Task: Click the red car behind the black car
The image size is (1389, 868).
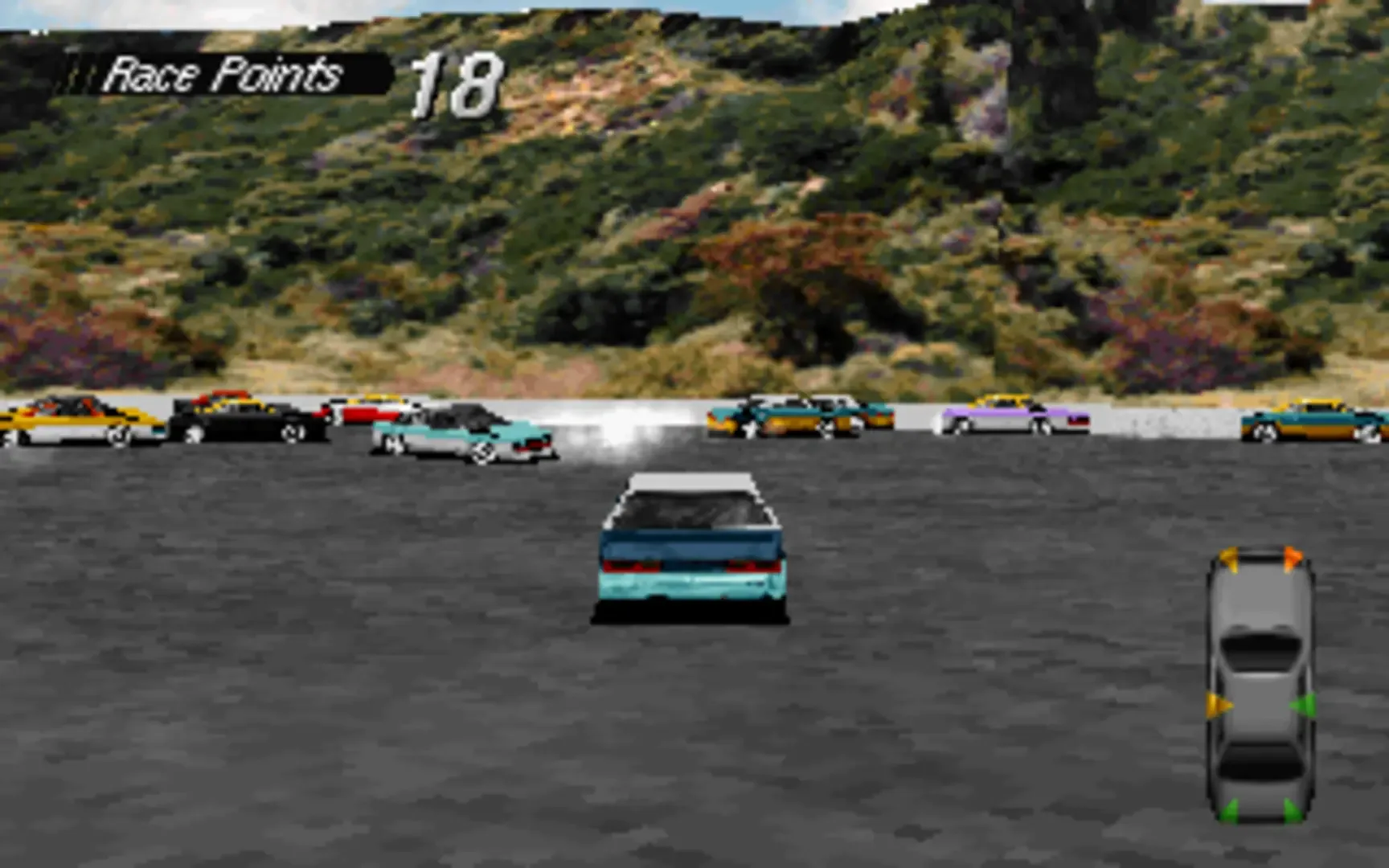Action: click(x=366, y=412)
